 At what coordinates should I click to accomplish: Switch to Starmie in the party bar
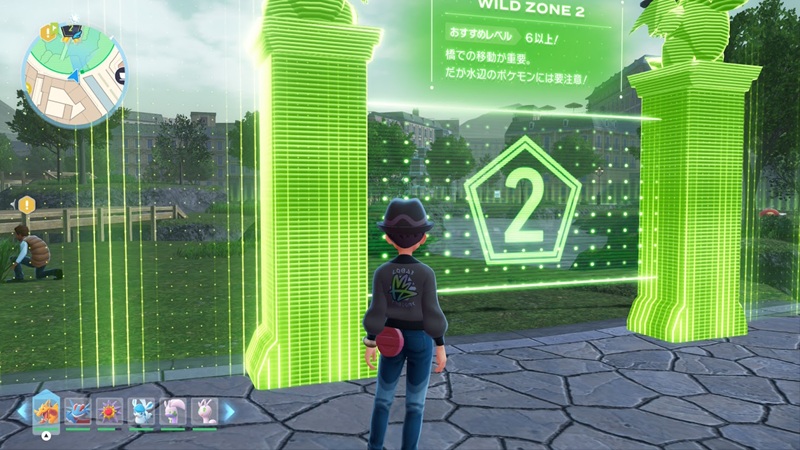(110, 411)
